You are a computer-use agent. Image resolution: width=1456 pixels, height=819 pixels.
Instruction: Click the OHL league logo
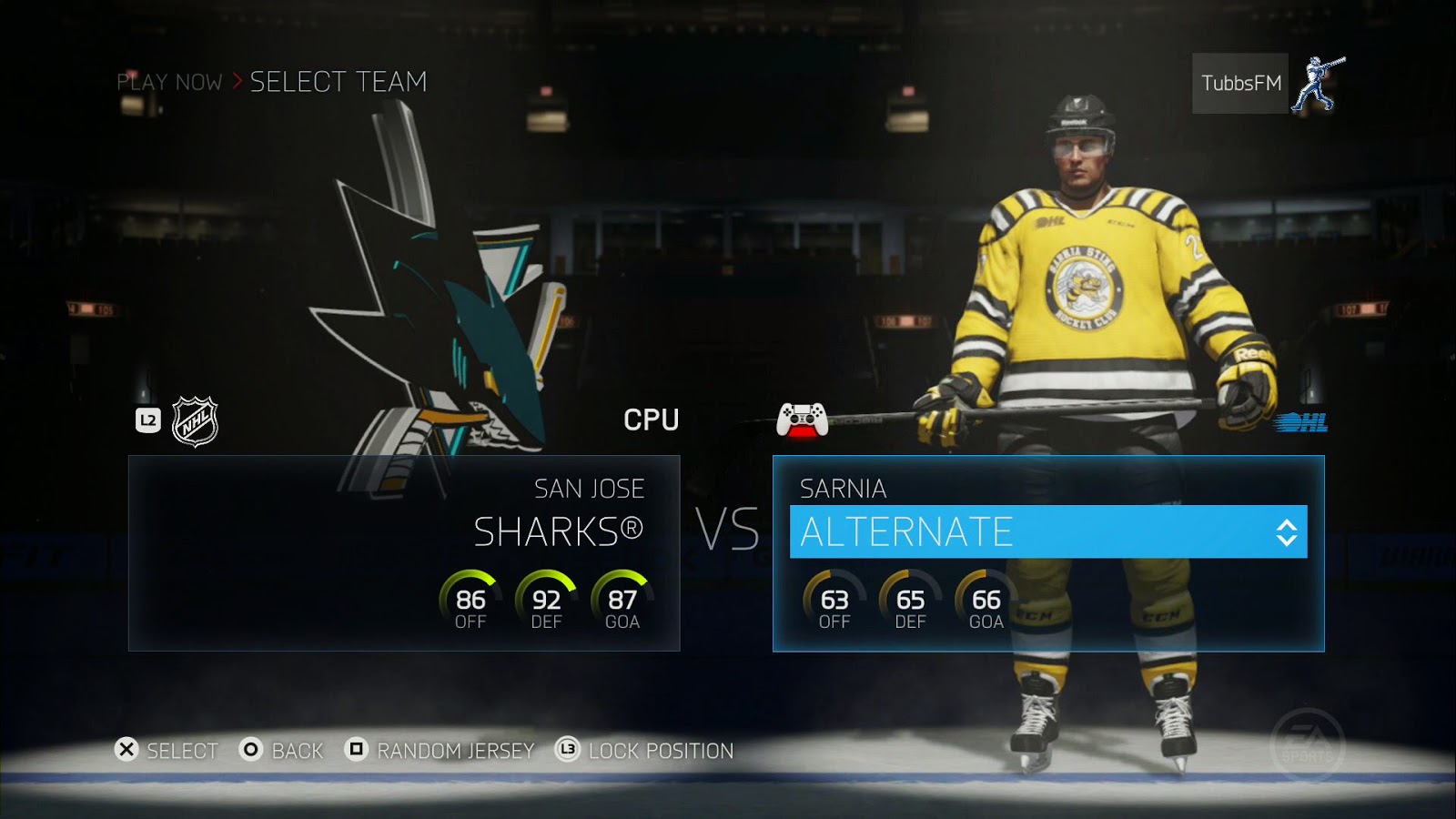1300,422
